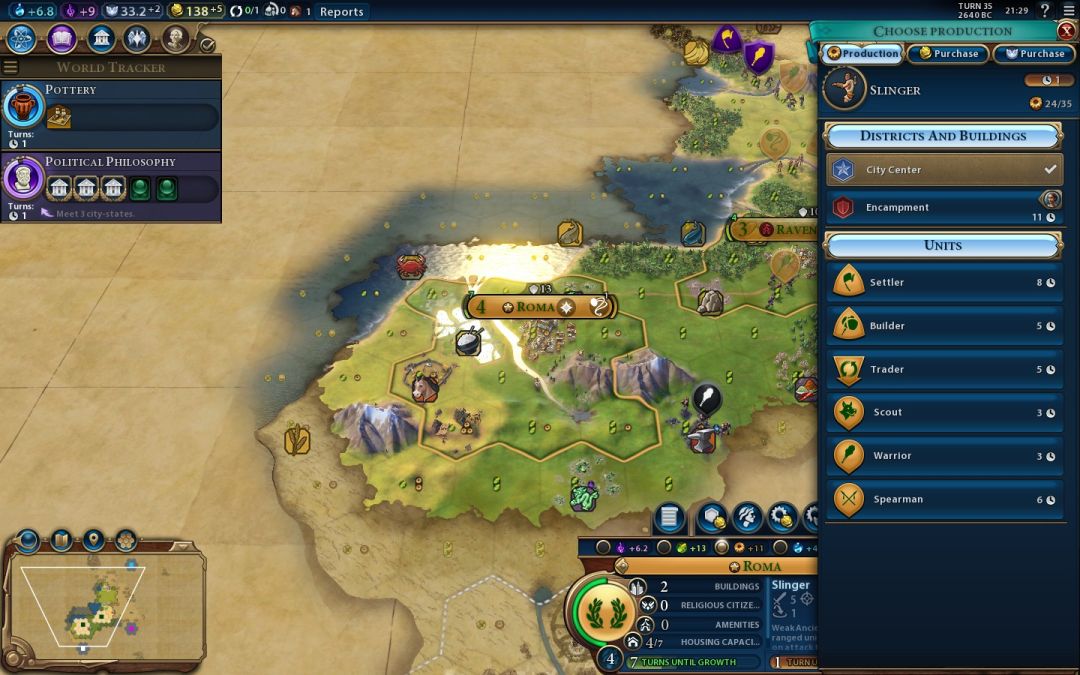Open the Reports screen
This screenshot has width=1080, height=675.
341,12
